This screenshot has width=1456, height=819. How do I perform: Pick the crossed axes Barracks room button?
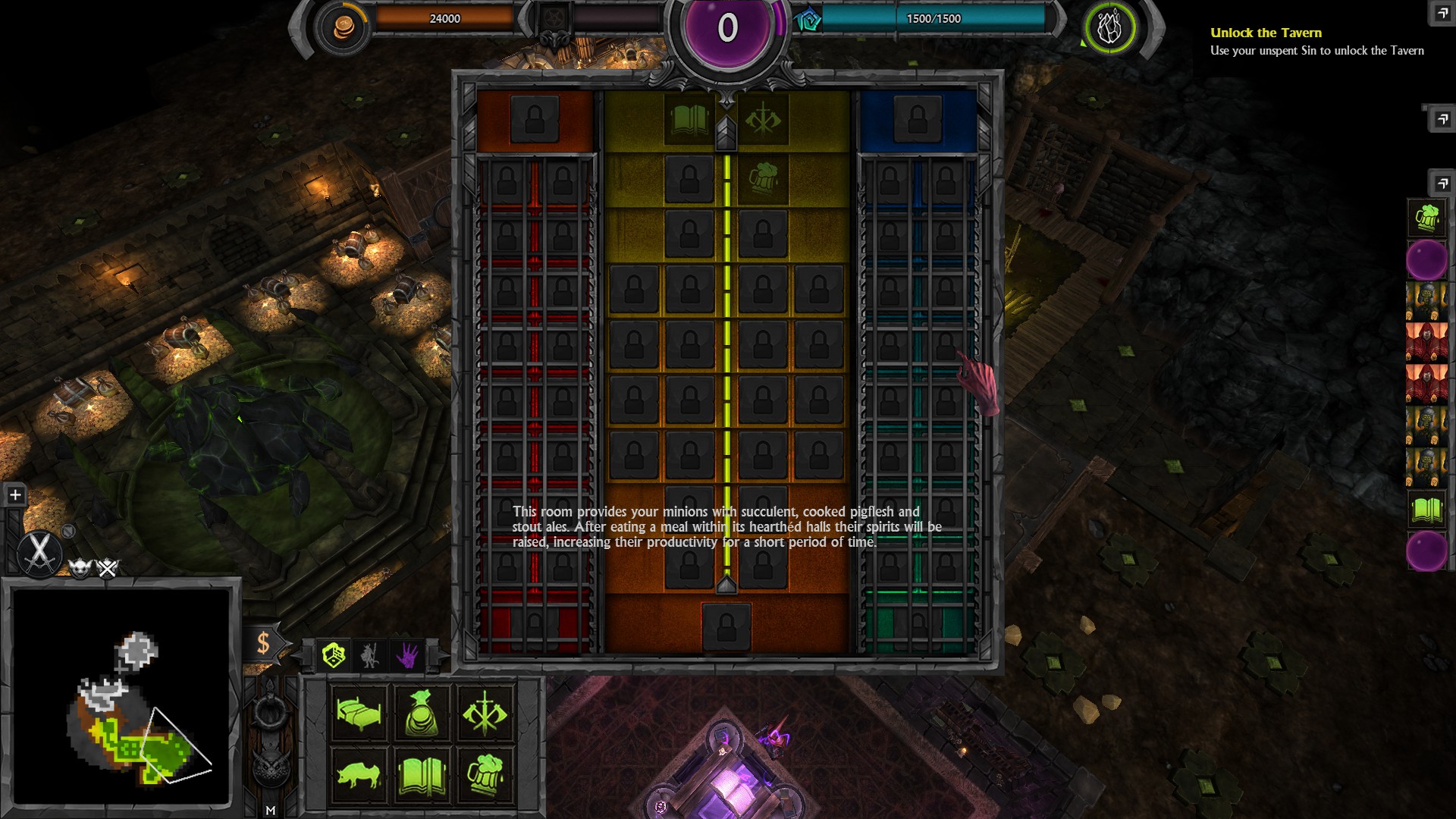tap(485, 712)
